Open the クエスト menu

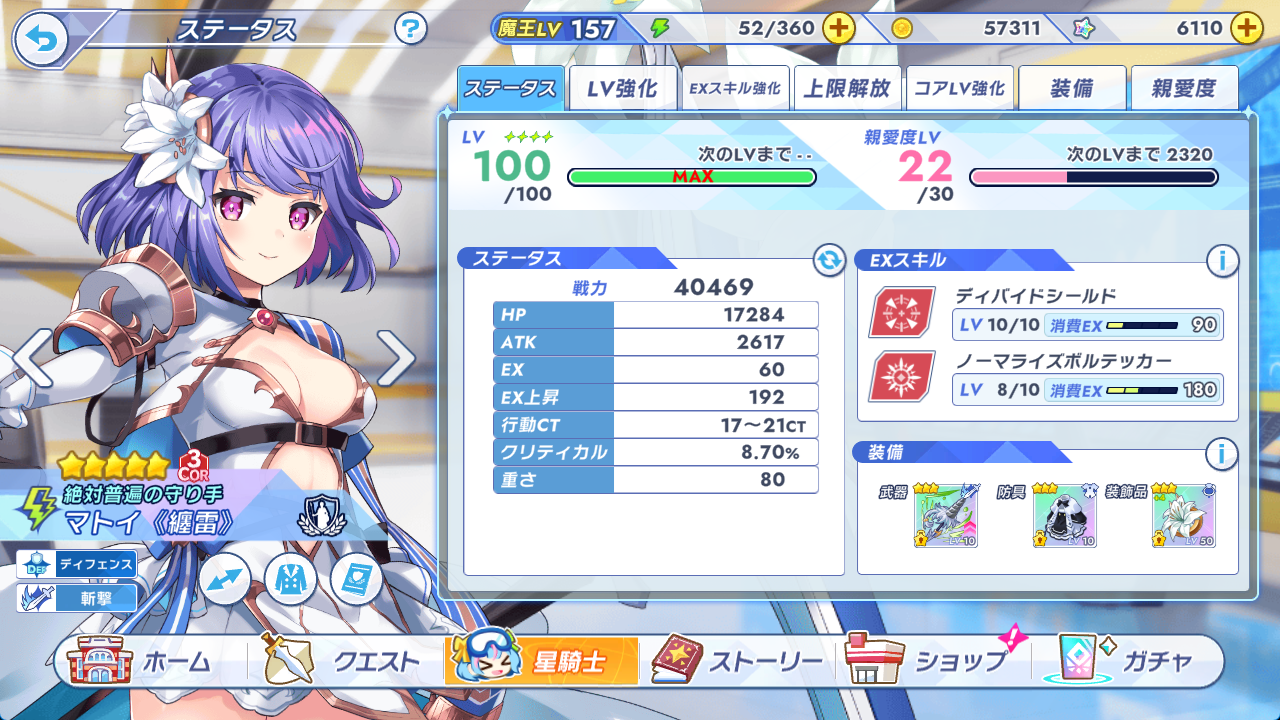coord(342,661)
